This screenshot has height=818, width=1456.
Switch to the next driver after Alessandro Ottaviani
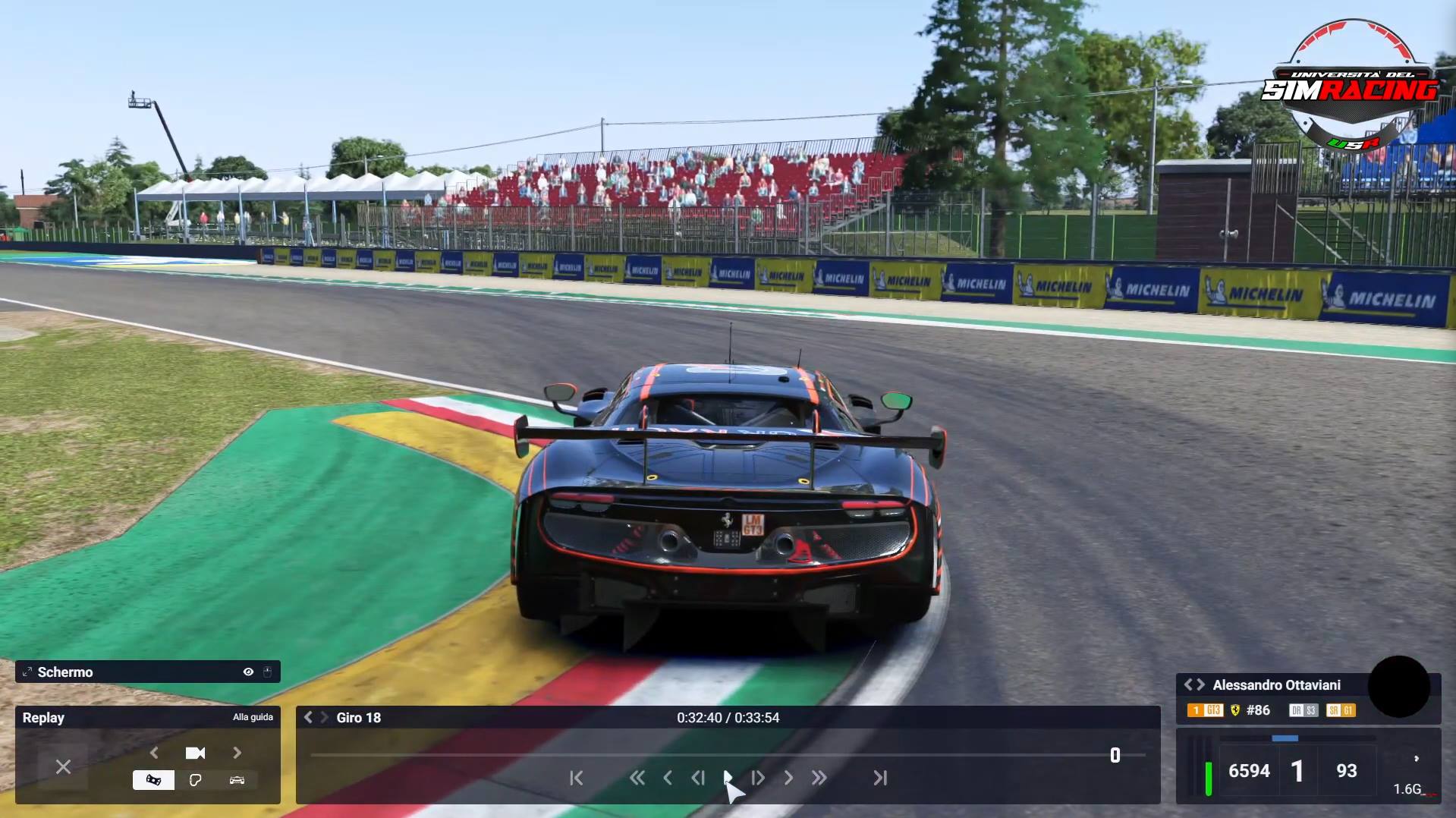pos(1200,684)
